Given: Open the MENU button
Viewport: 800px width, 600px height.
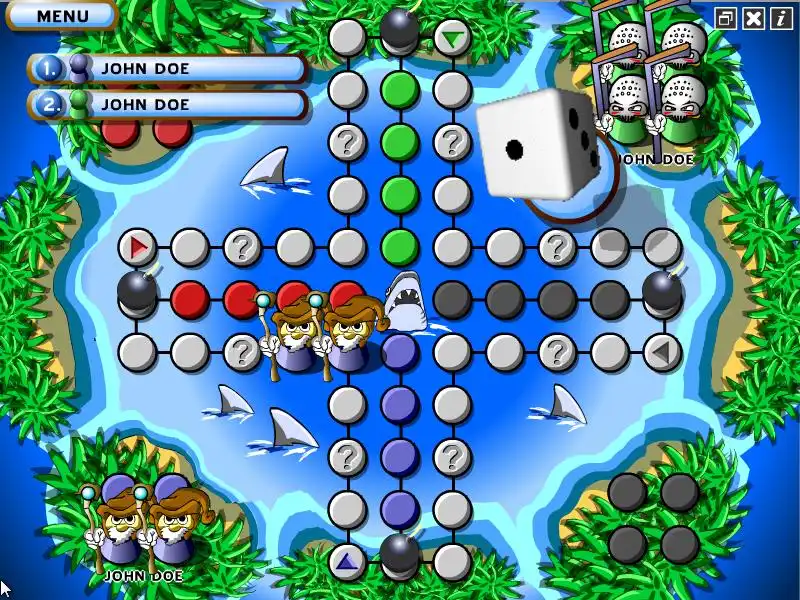Looking at the screenshot, I should (62, 15).
